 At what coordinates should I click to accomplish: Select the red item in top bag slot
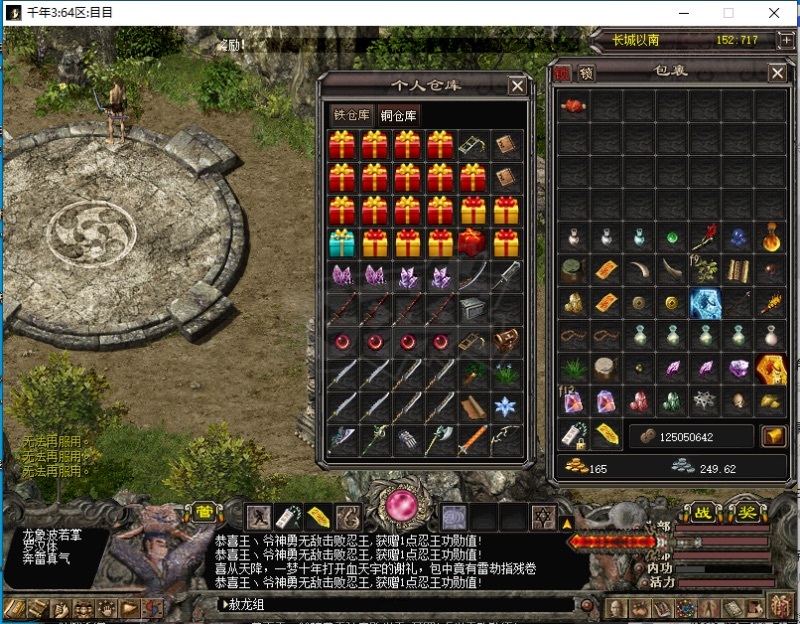[573, 106]
